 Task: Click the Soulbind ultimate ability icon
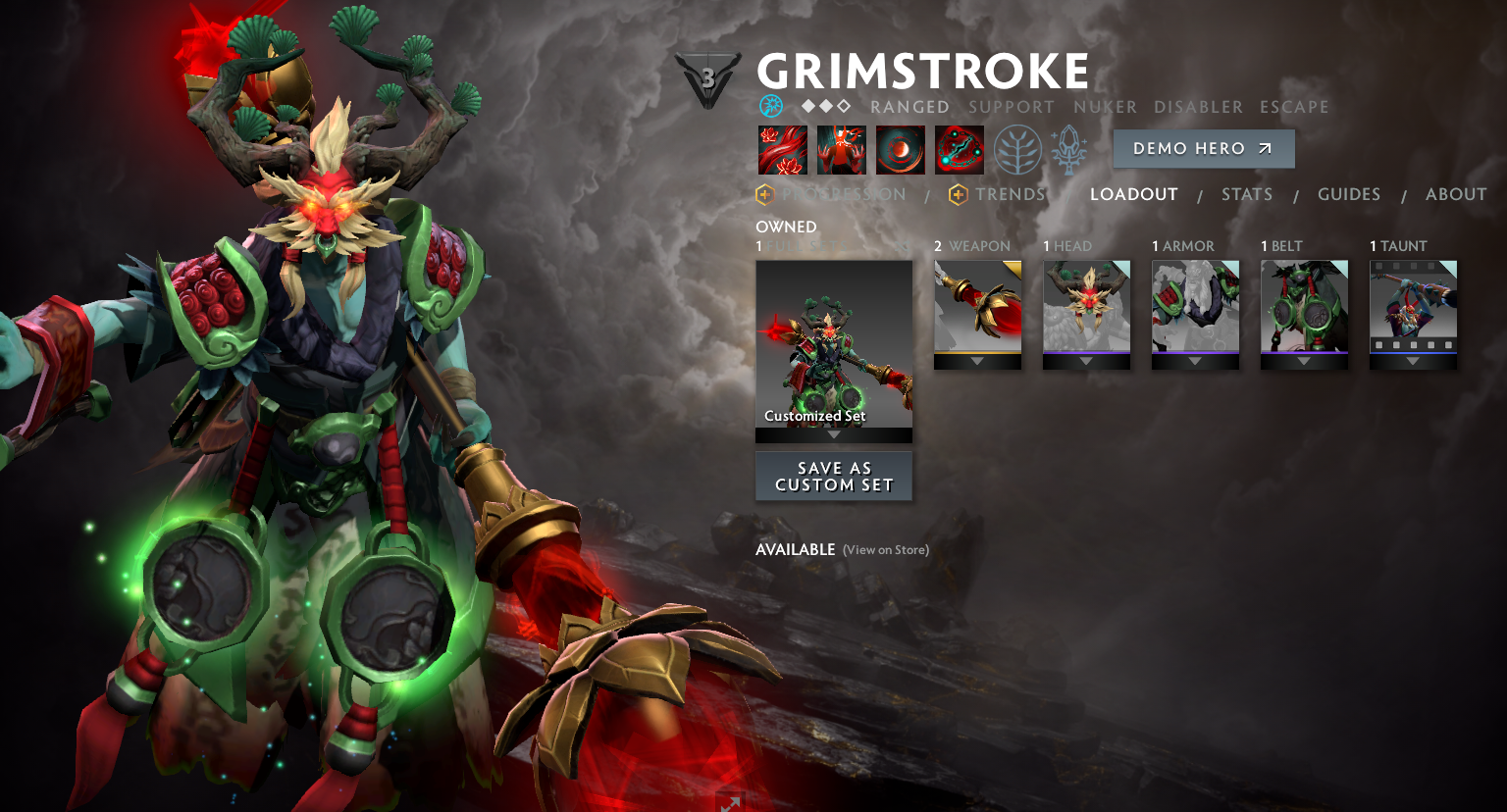[960, 150]
